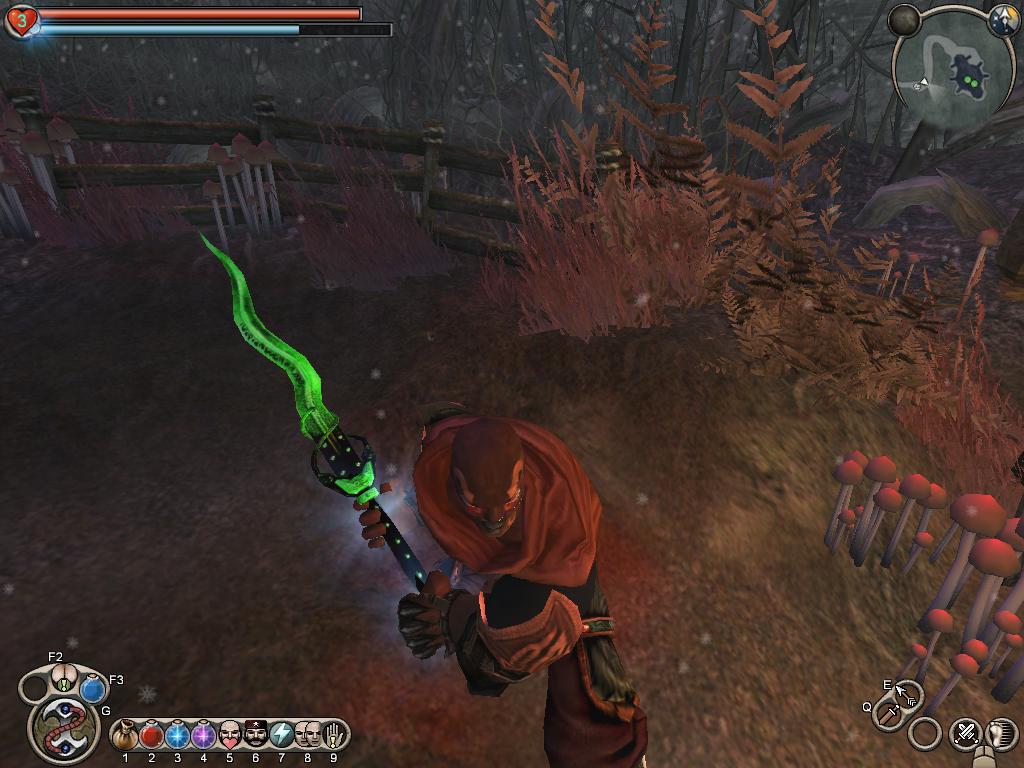
Task: Select the crossed swords attack icon
Action: [x=965, y=733]
